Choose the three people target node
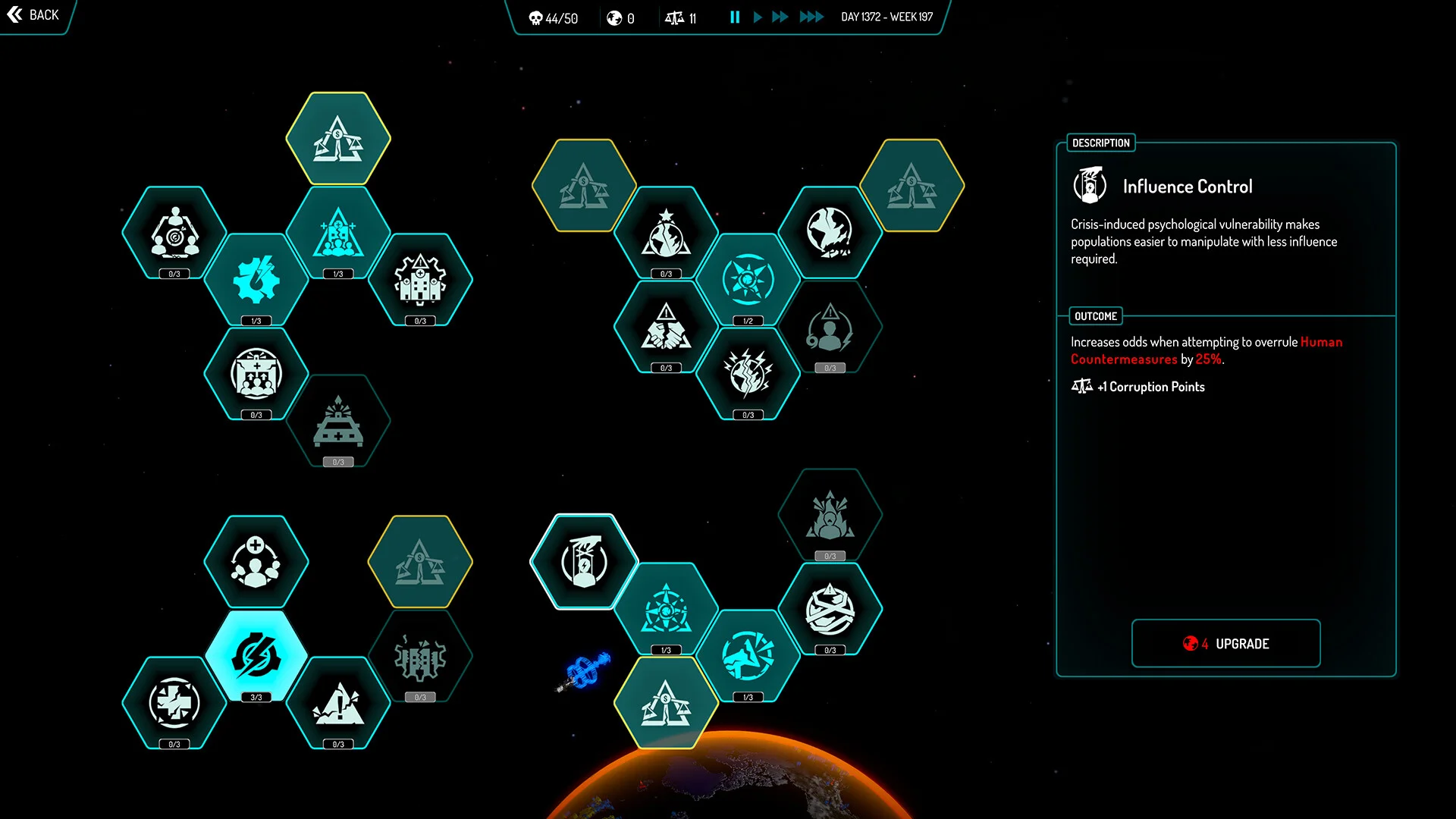Image resolution: width=1456 pixels, height=819 pixels. [174, 232]
